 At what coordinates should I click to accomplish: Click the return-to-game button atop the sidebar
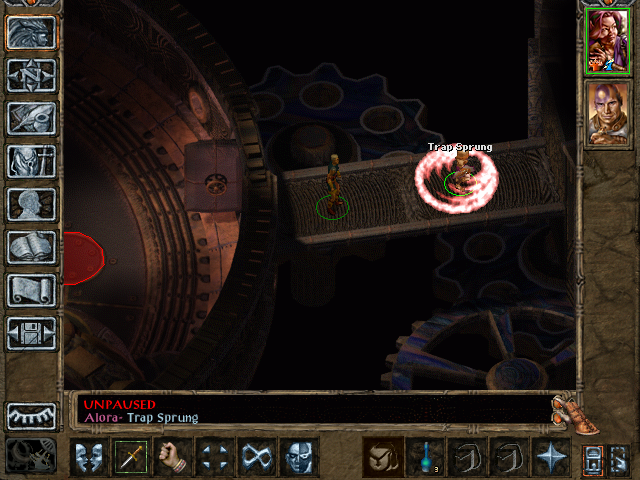(32, 32)
